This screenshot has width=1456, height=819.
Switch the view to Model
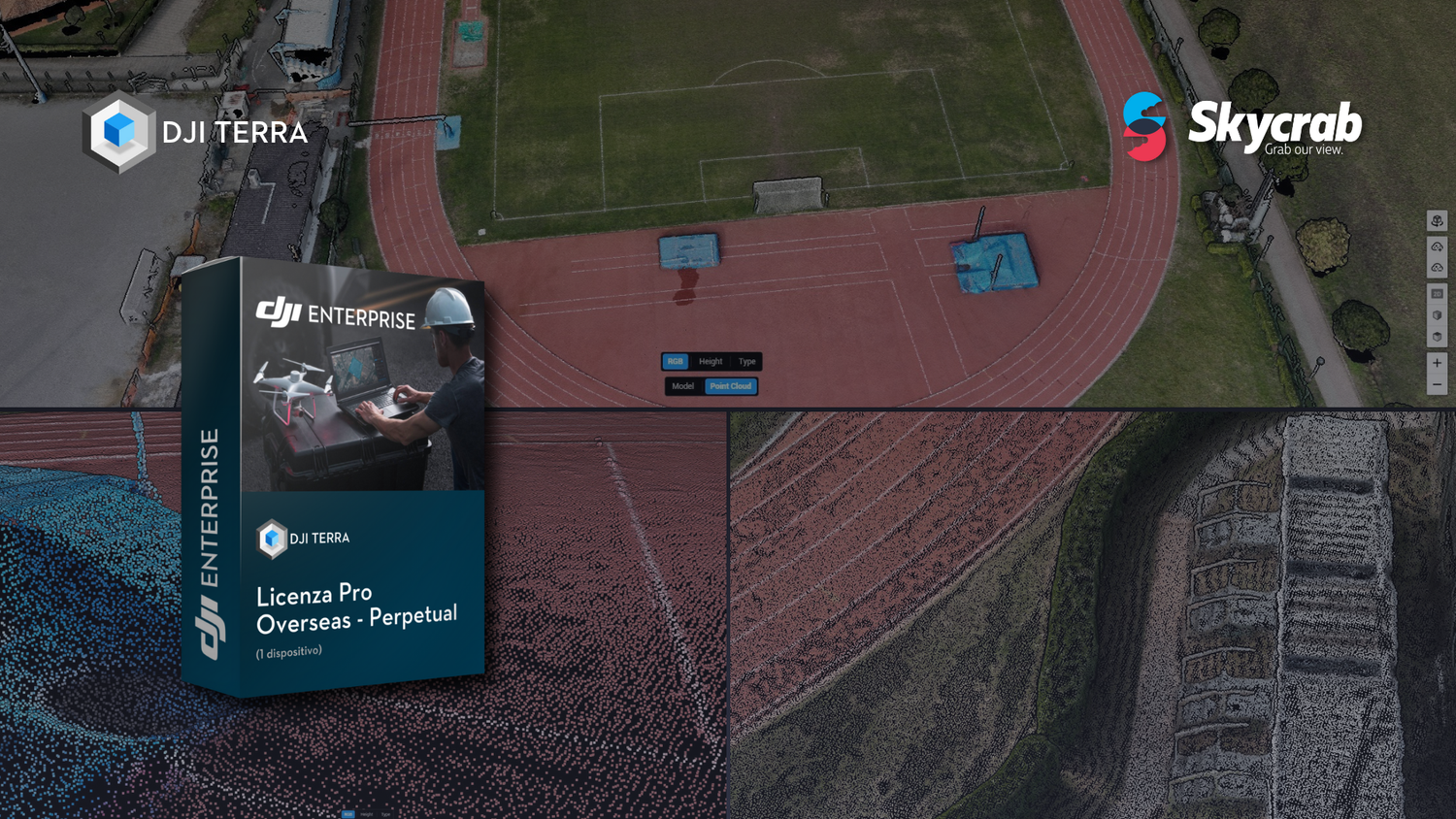[683, 386]
